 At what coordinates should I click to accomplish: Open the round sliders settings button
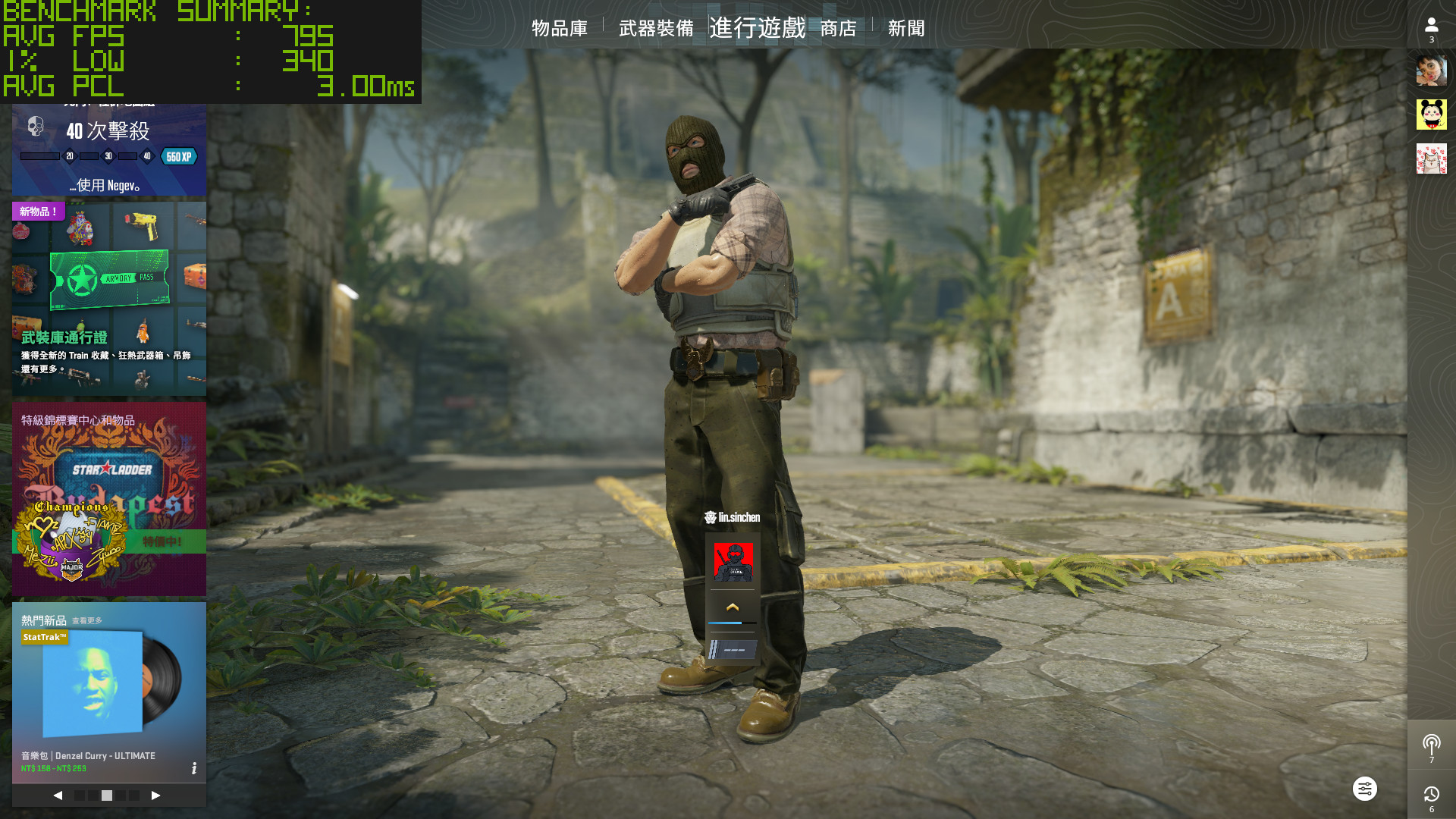tap(1364, 789)
